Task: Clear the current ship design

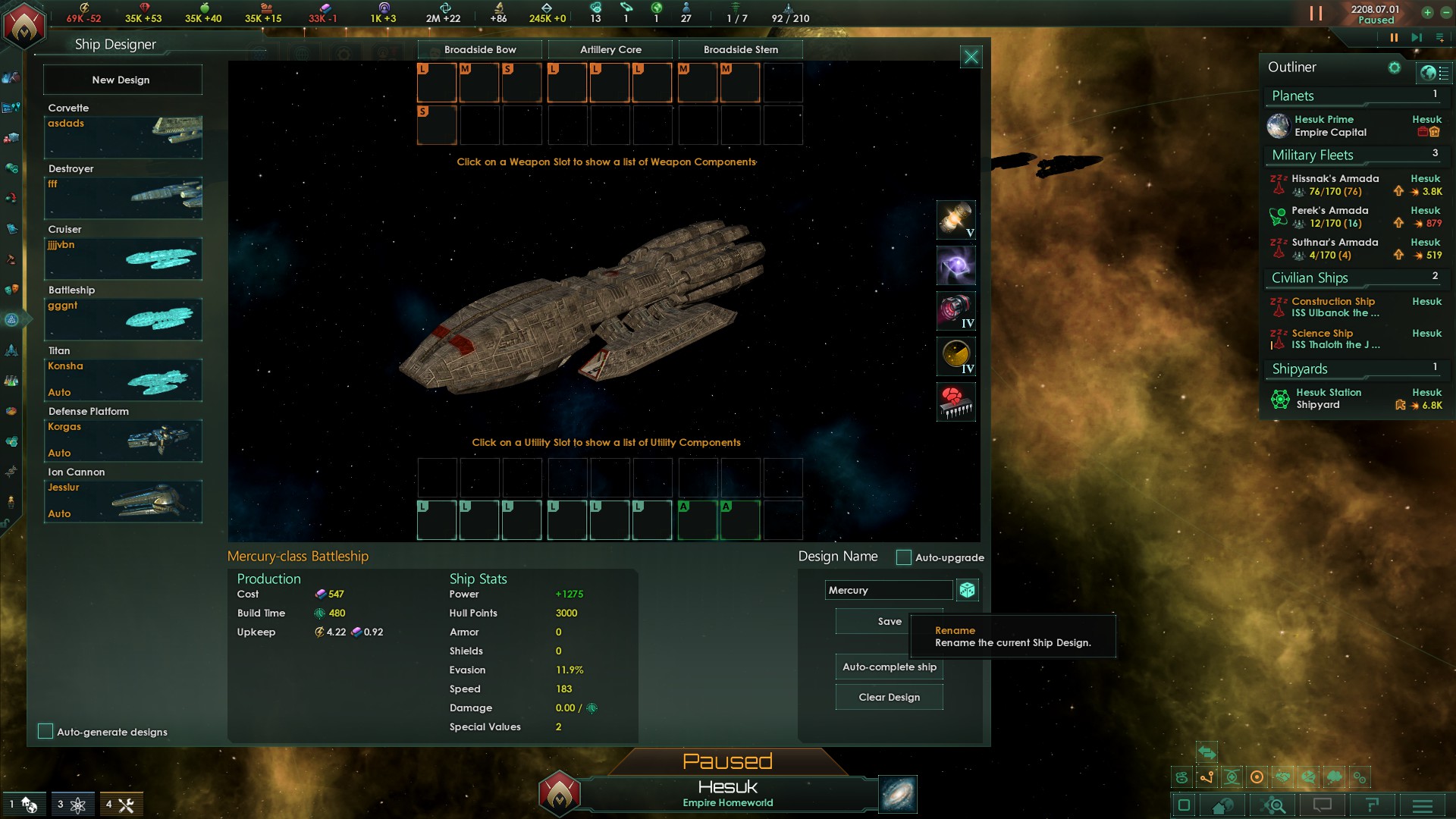Action: pos(889,697)
